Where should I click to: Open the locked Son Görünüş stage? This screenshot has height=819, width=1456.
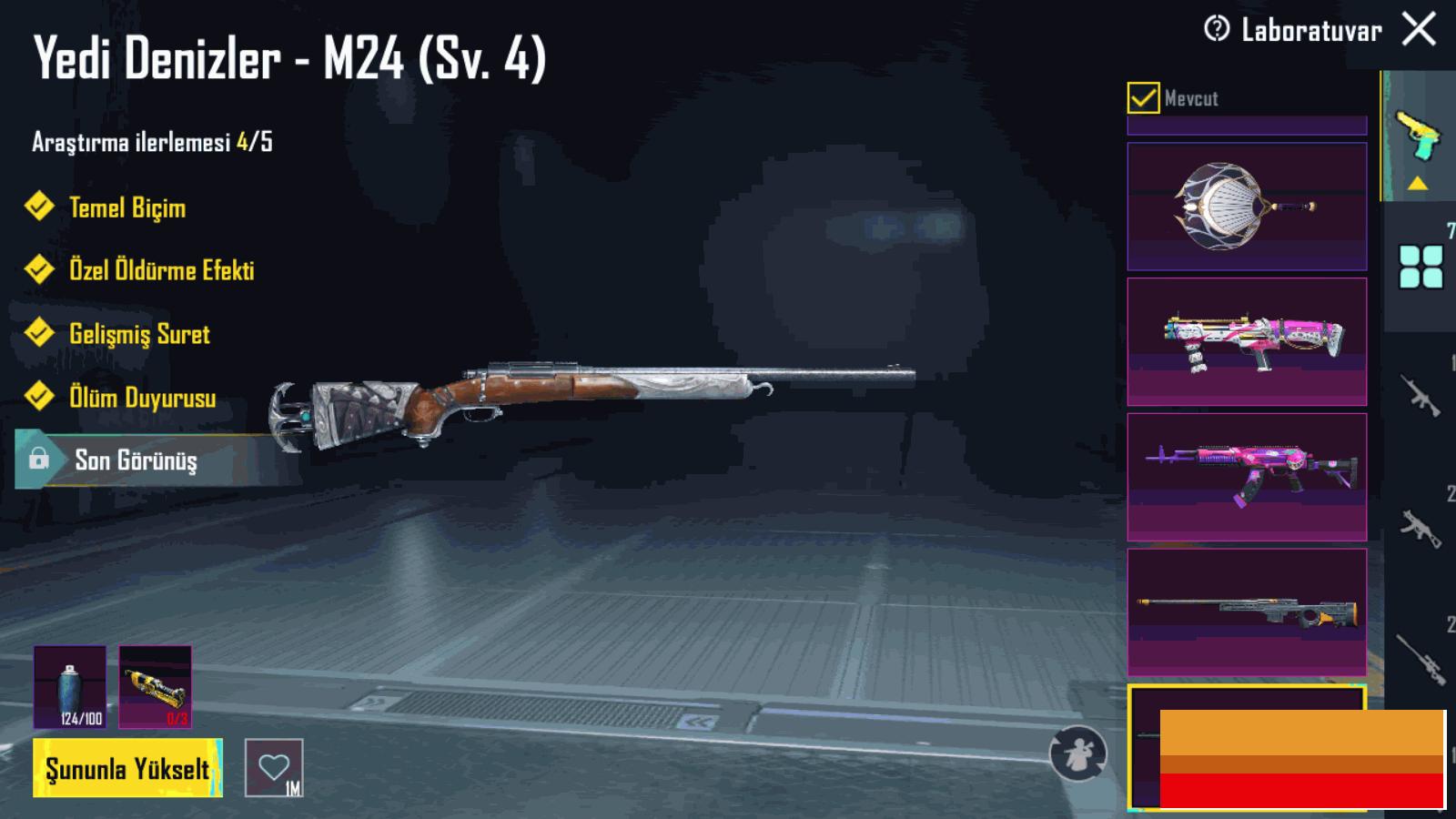click(x=135, y=460)
